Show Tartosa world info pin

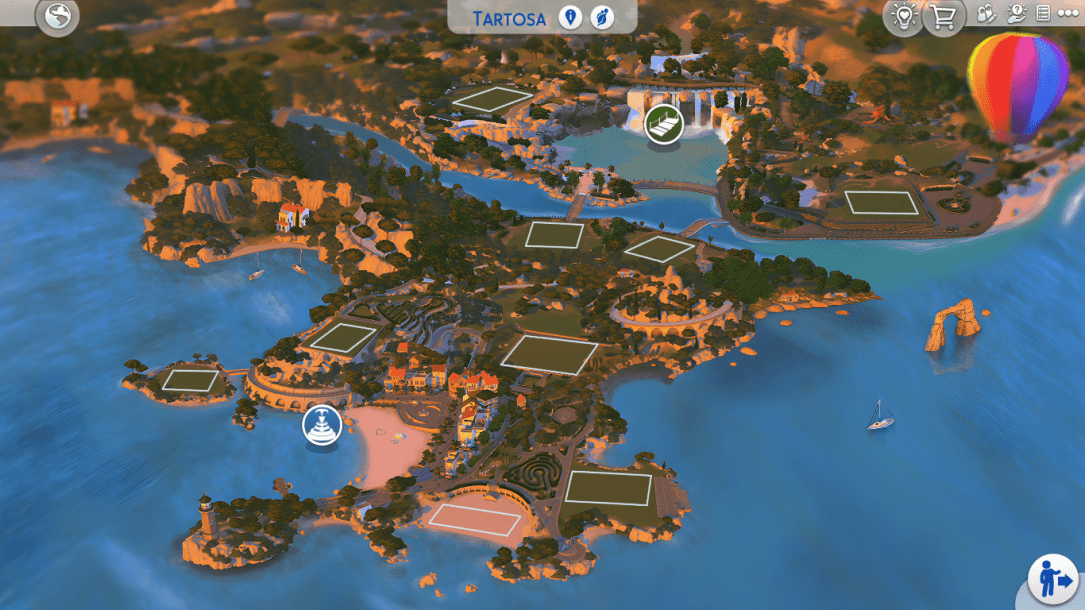[x=570, y=18]
